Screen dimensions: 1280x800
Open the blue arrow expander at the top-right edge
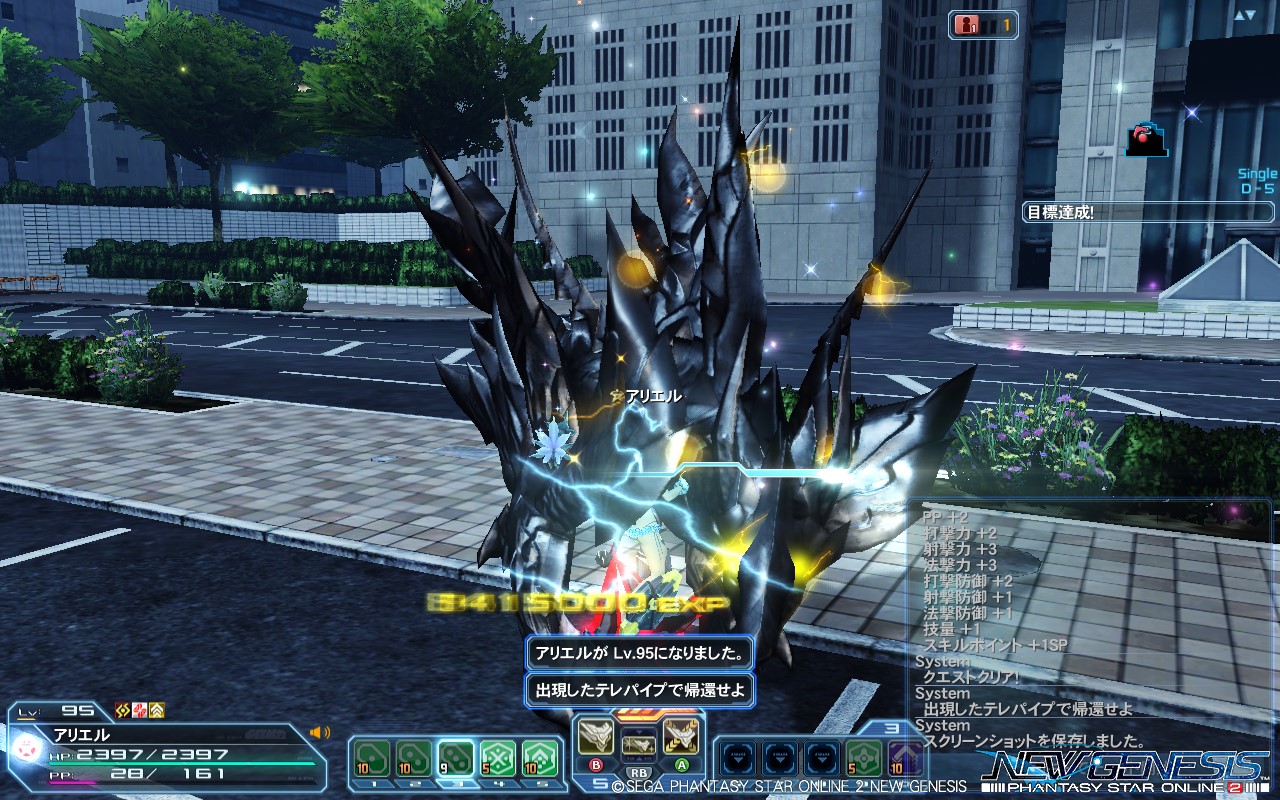coord(1243,14)
